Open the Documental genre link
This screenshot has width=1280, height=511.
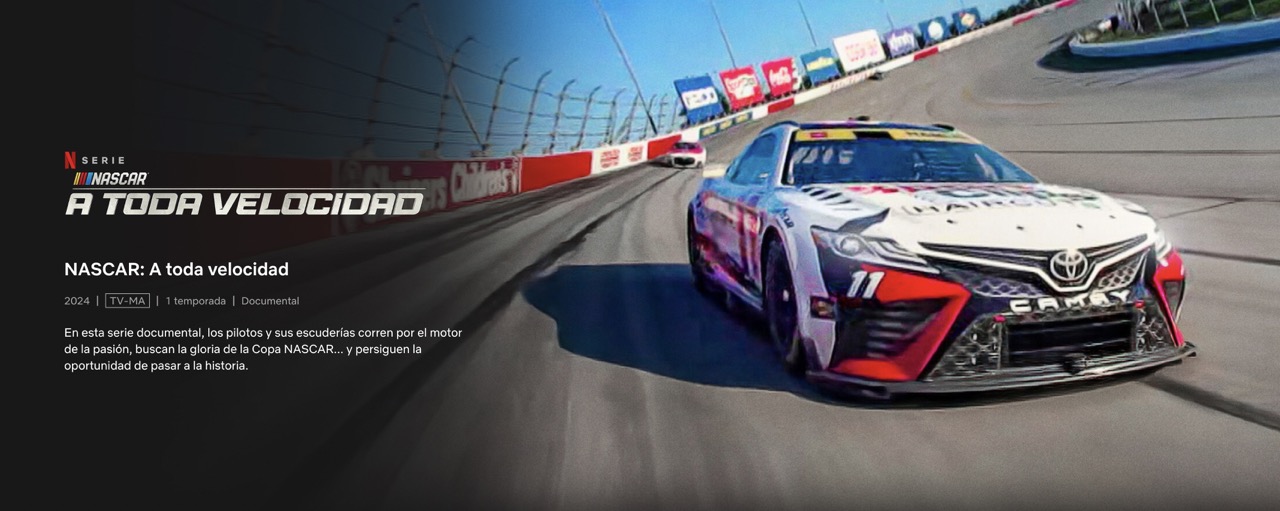pyautogui.click(x=270, y=301)
